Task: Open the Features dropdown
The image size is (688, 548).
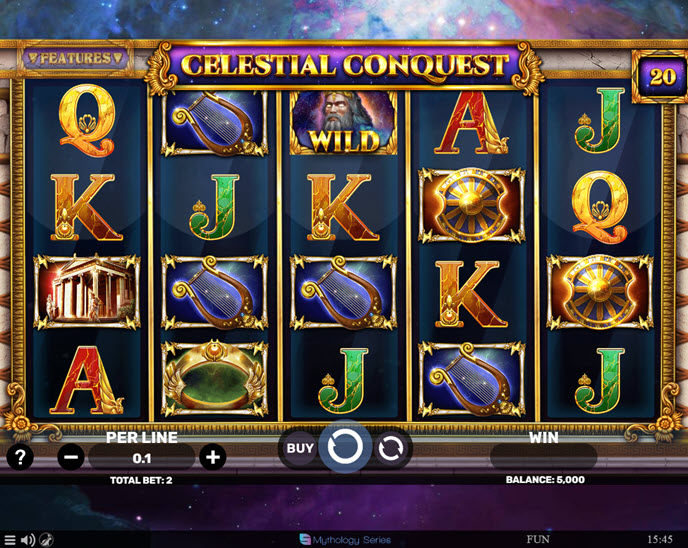Action: coord(75,58)
